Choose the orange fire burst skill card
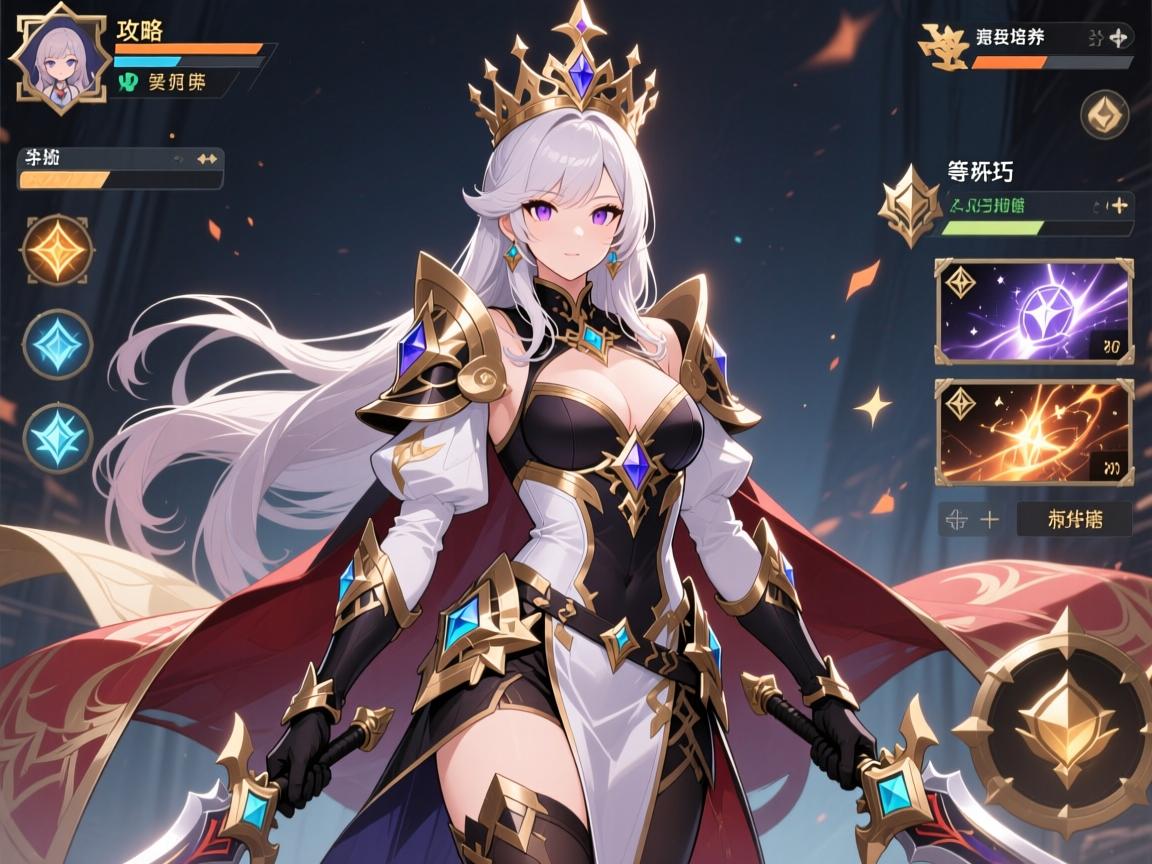This screenshot has width=1152, height=864. 1034,431
